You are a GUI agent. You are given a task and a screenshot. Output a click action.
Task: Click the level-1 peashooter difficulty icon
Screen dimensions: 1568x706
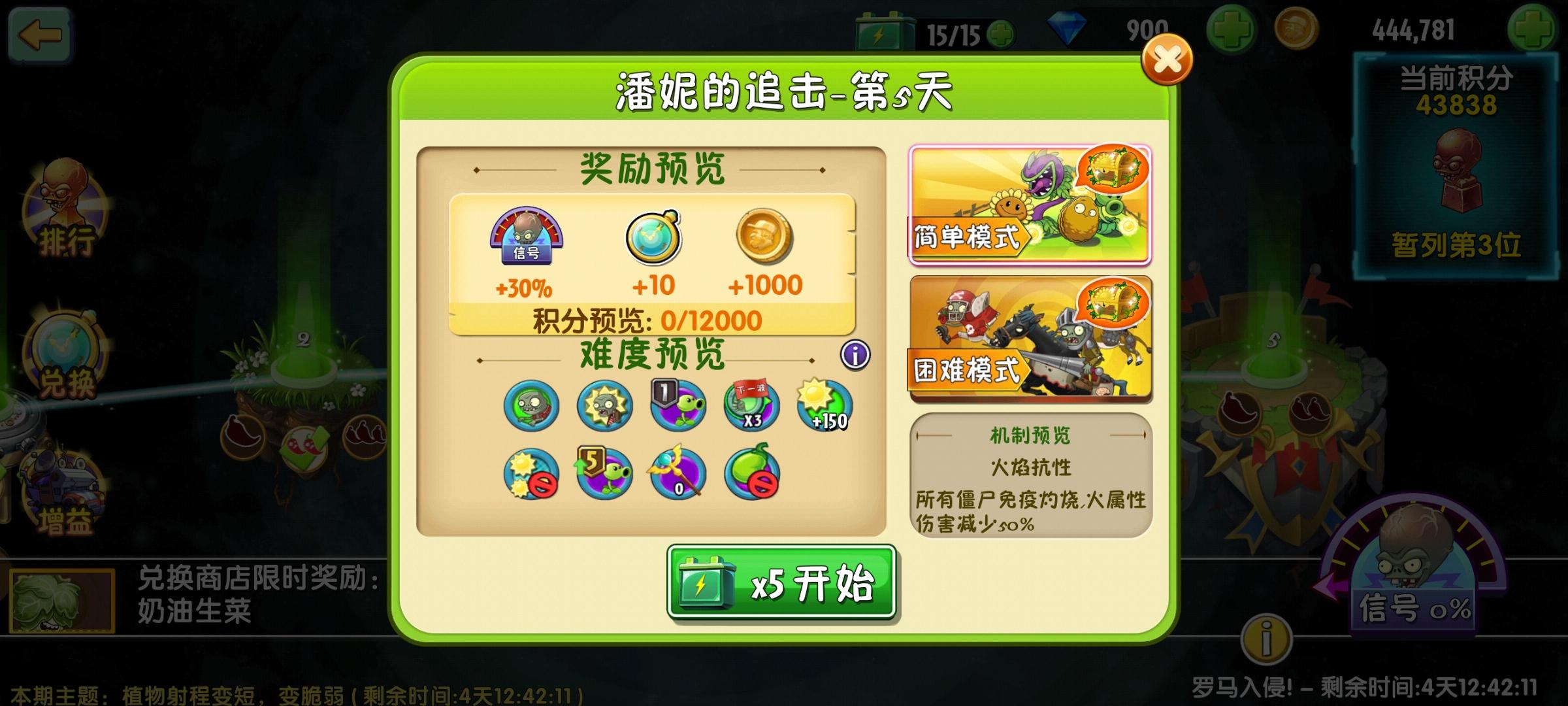[677, 405]
